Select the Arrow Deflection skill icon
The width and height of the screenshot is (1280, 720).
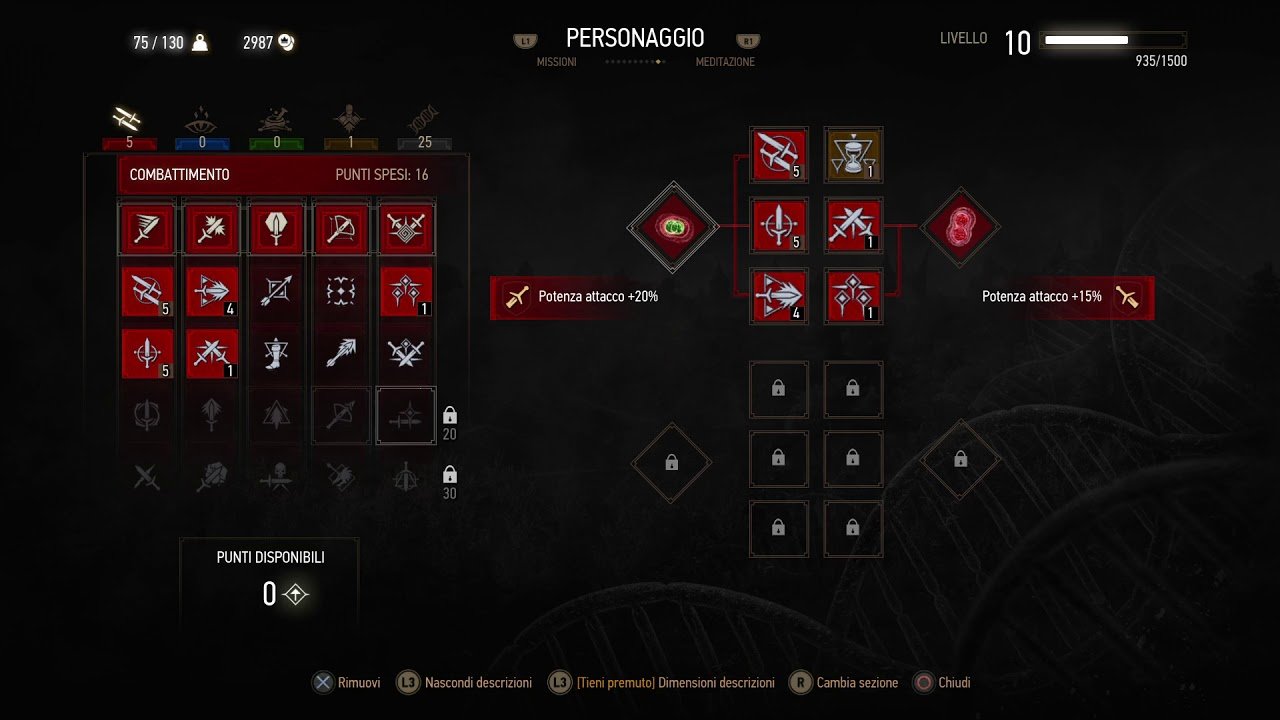[276, 292]
